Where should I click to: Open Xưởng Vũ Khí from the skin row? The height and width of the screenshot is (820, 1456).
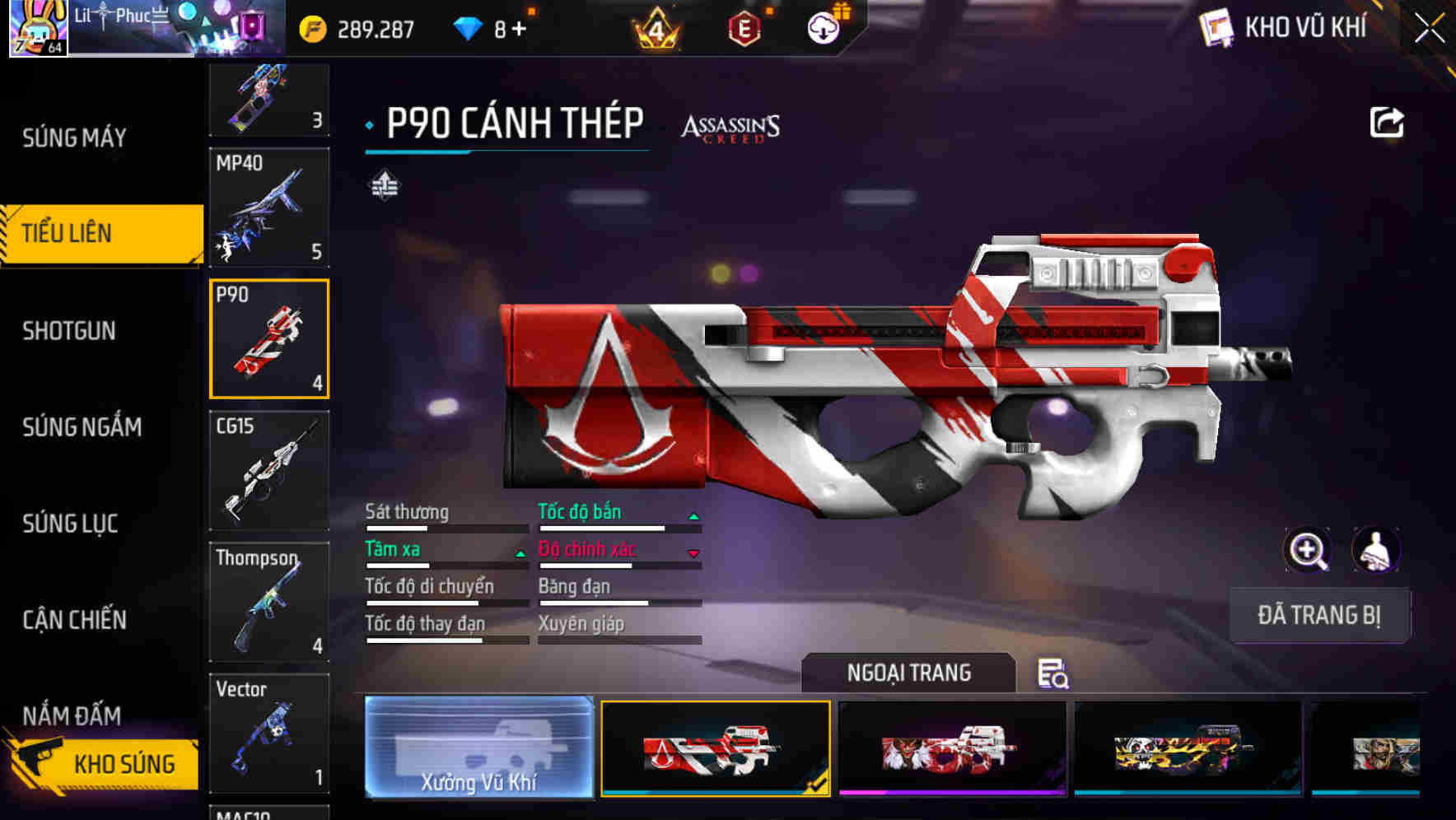[x=478, y=749]
